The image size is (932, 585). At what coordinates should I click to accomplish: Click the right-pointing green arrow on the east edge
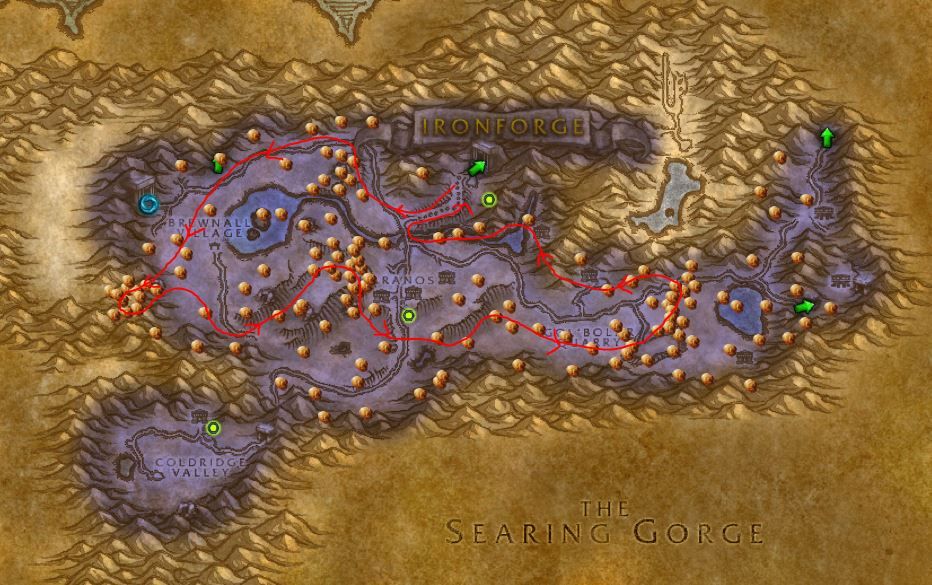click(804, 306)
